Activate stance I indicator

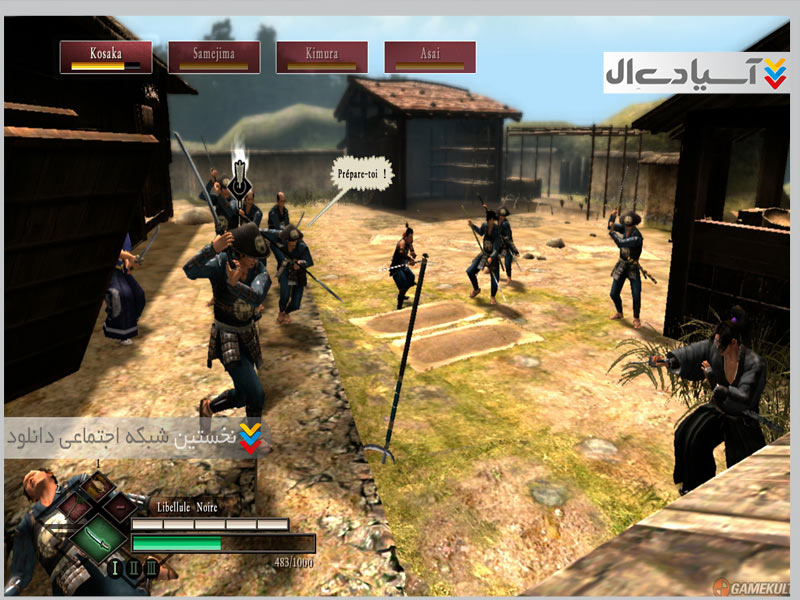pyautogui.click(x=115, y=570)
